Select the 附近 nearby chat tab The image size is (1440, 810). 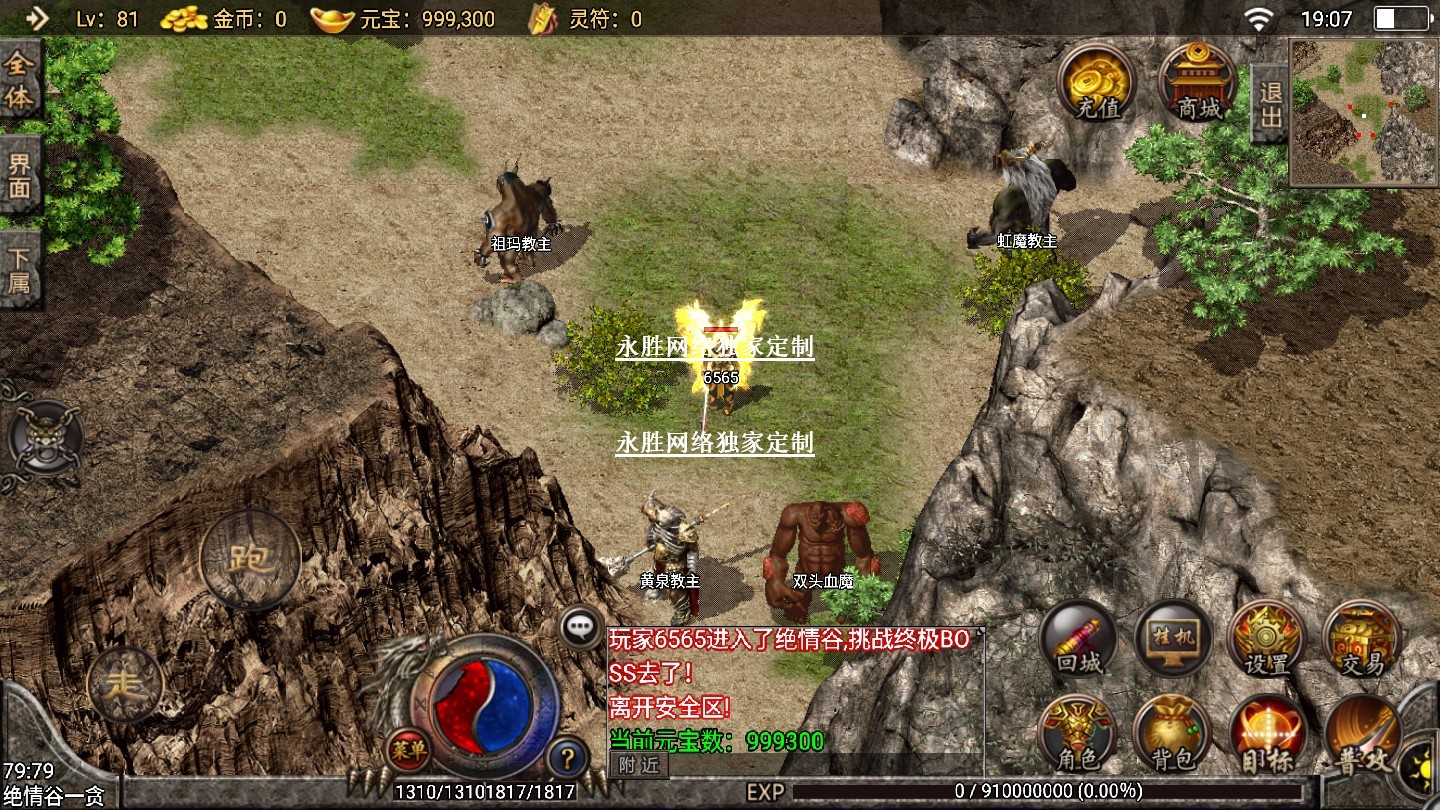coord(638,766)
